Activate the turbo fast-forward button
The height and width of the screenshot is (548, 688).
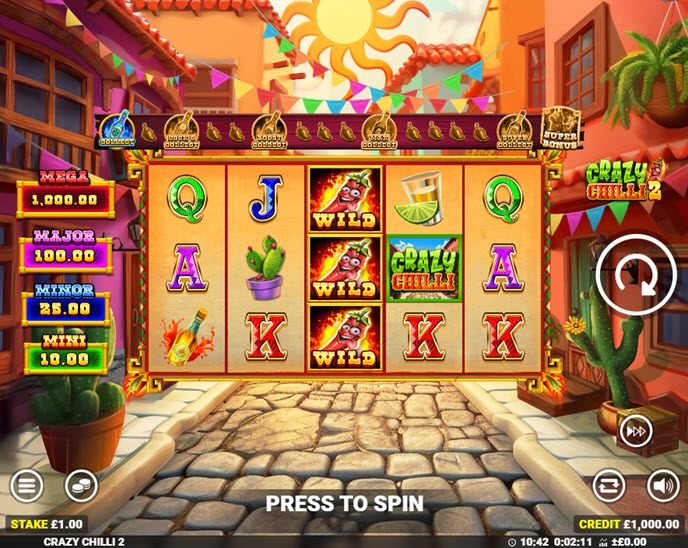coord(636,431)
